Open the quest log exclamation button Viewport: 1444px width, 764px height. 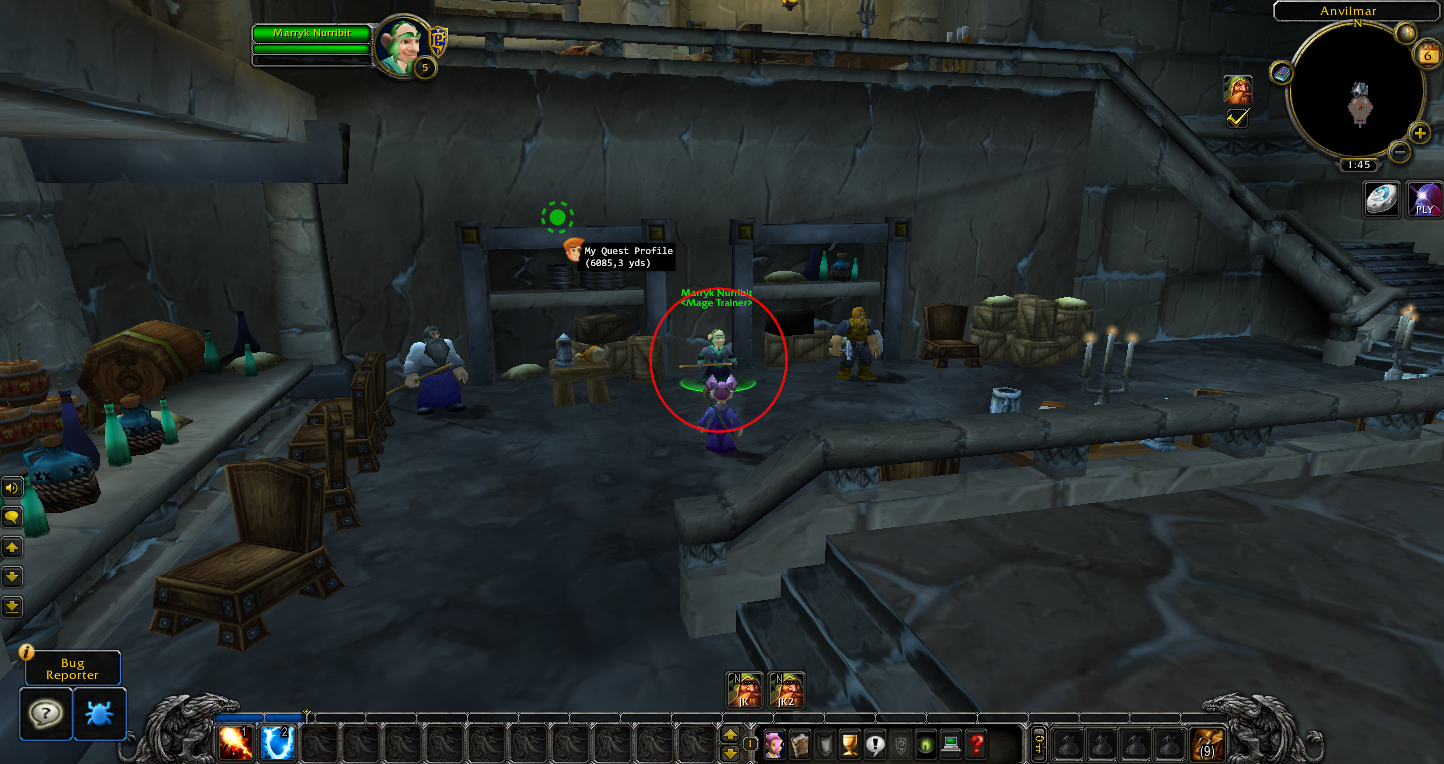click(876, 744)
